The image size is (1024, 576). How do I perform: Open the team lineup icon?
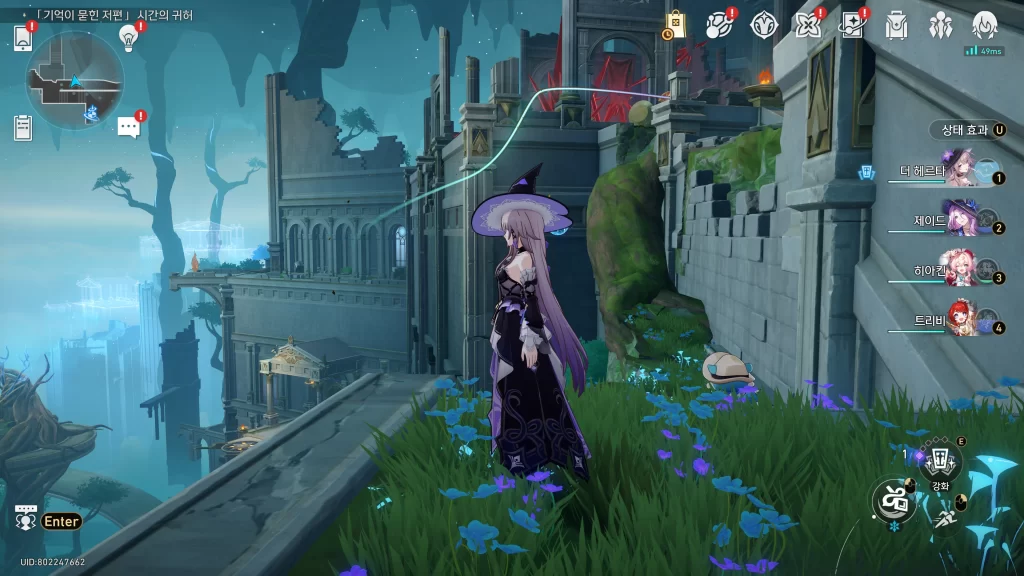(x=940, y=25)
